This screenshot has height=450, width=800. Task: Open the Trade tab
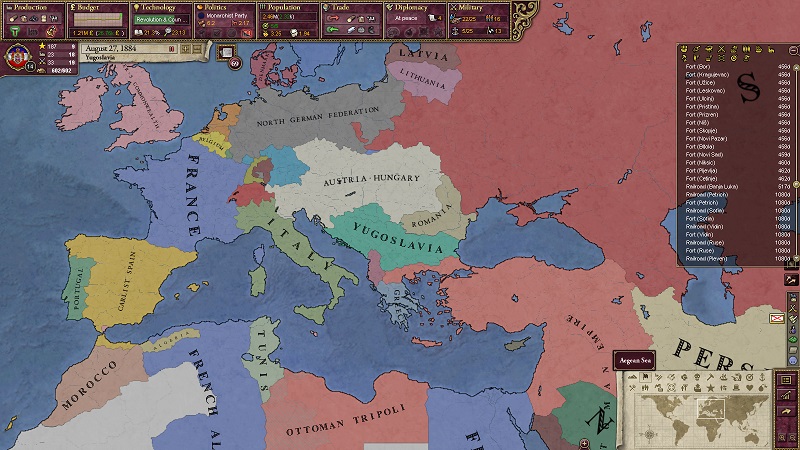tap(351, 7)
